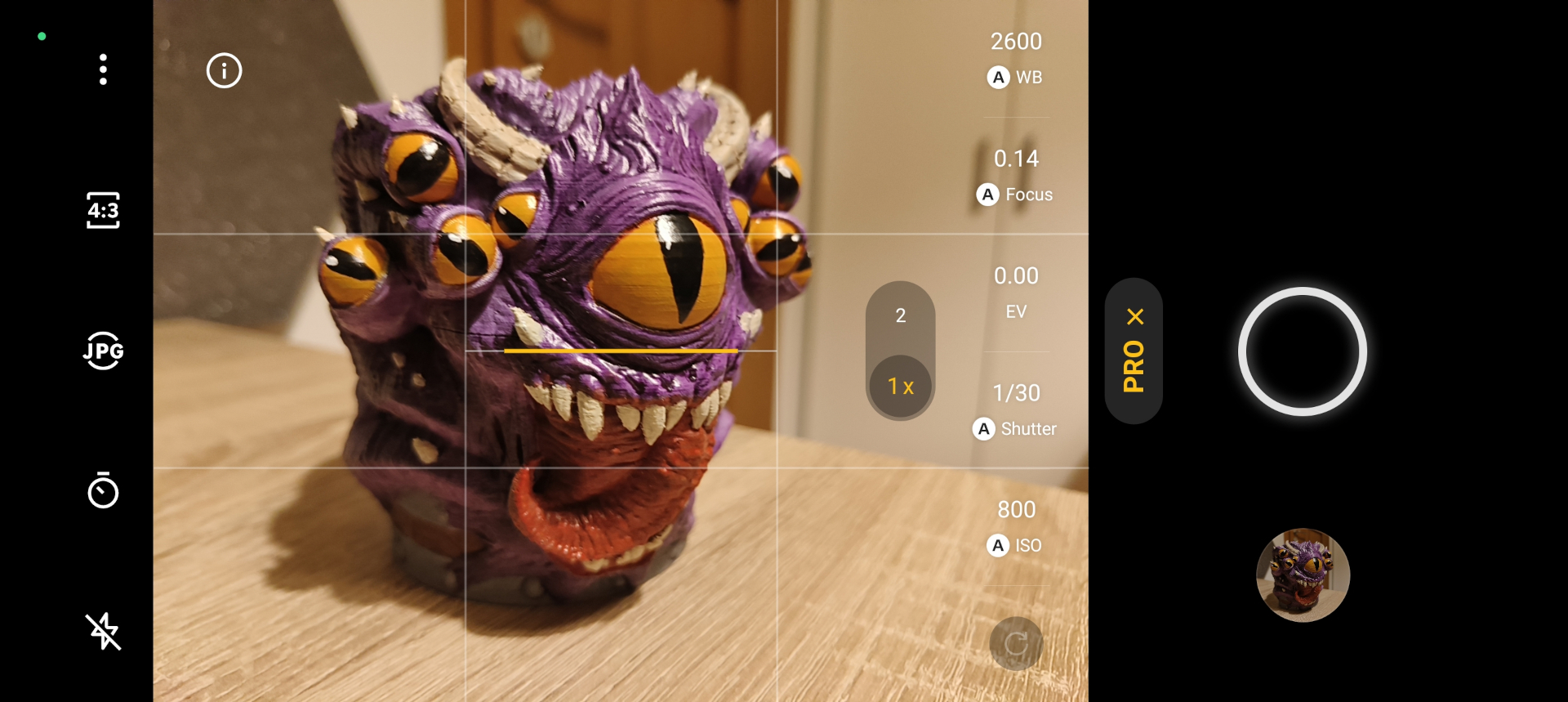Adjust the WB white balance setting
1568x702 pixels.
pyautogui.click(x=1016, y=58)
